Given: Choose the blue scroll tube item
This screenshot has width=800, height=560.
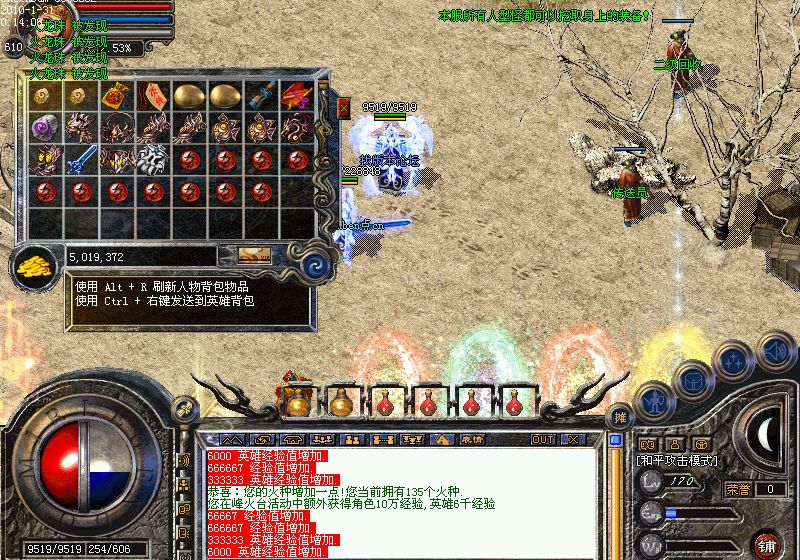Looking at the screenshot, I should click(261, 96).
